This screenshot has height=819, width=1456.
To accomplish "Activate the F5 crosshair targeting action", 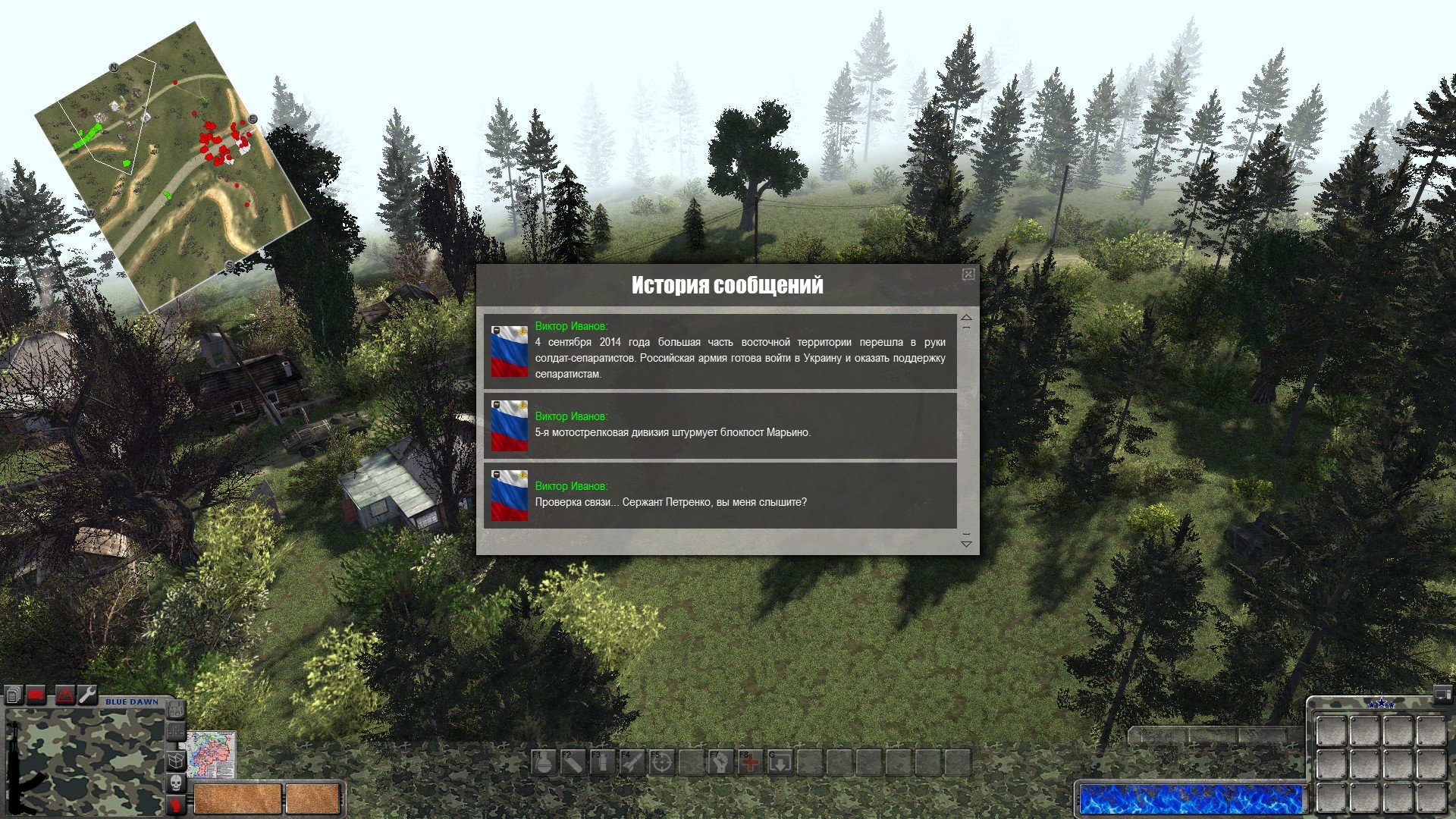I will coord(662,763).
